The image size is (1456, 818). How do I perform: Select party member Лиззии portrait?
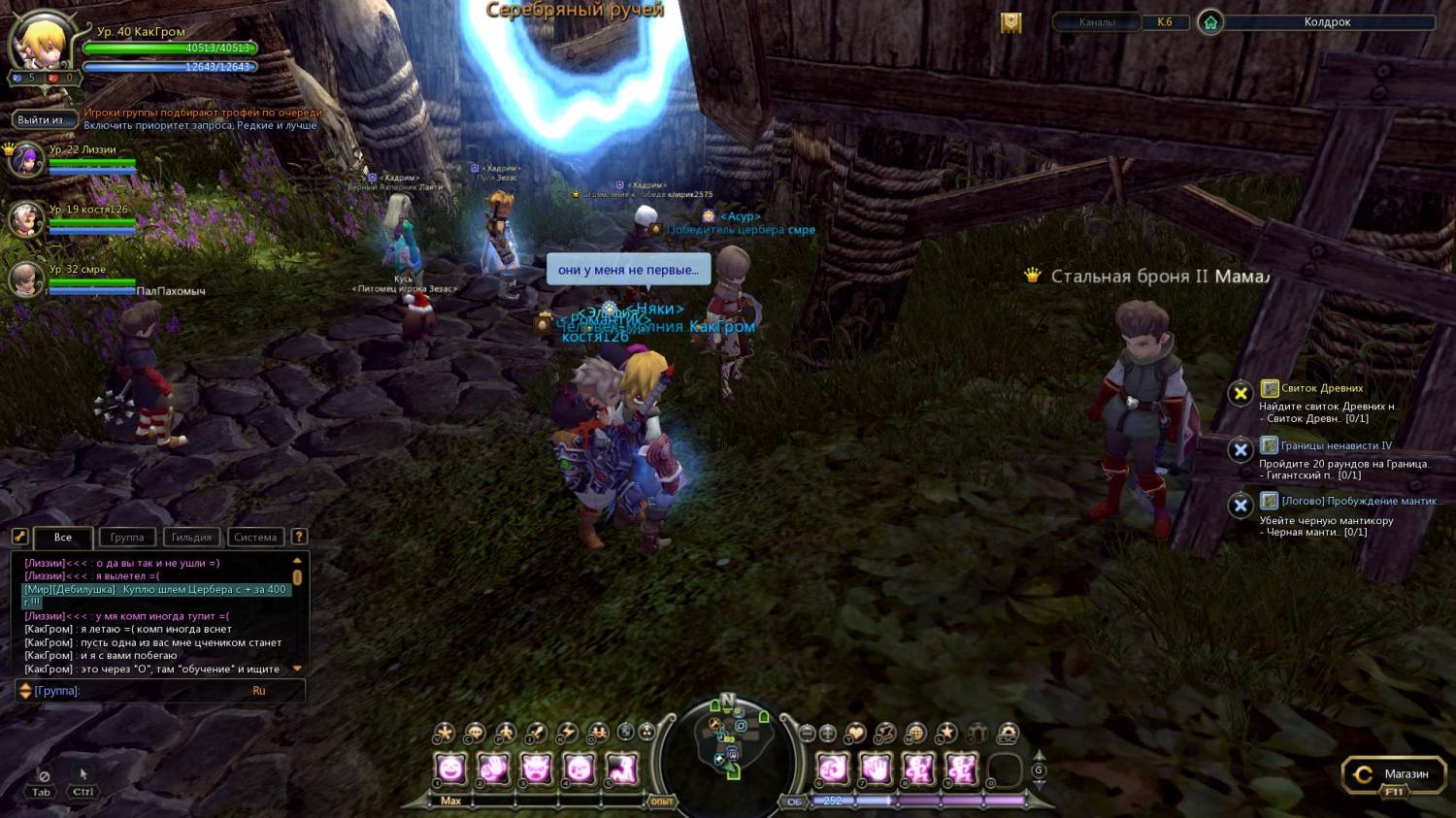pos(26,159)
